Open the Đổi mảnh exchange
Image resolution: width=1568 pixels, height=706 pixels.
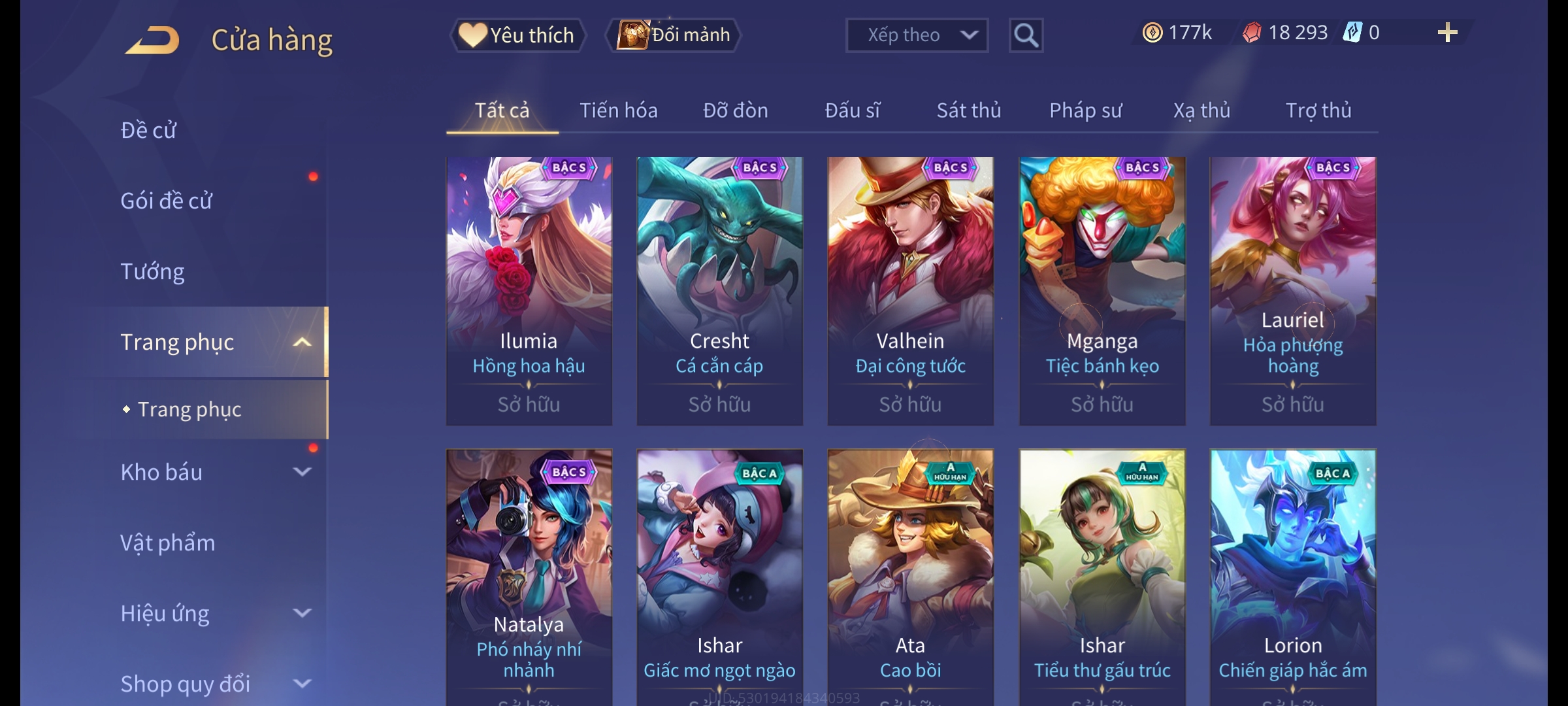[x=674, y=35]
